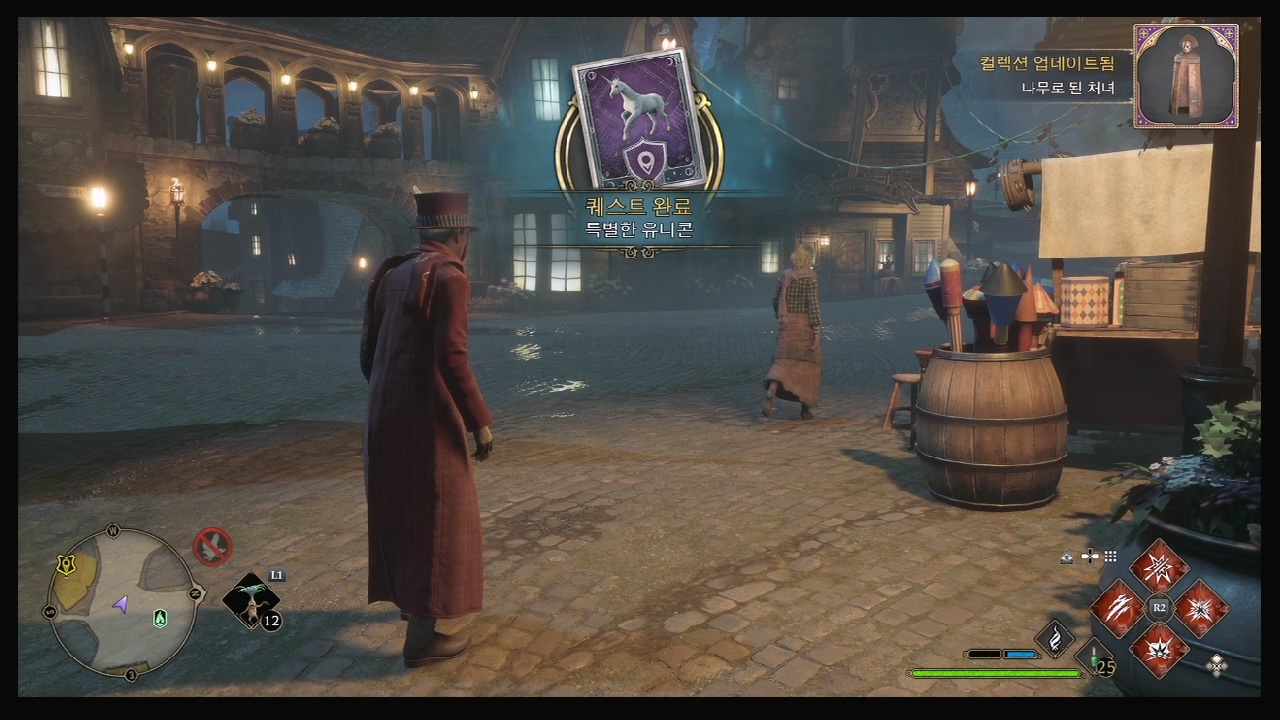Activate the ancient magic flame icon
The width and height of the screenshot is (1280, 720).
pos(1054,639)
